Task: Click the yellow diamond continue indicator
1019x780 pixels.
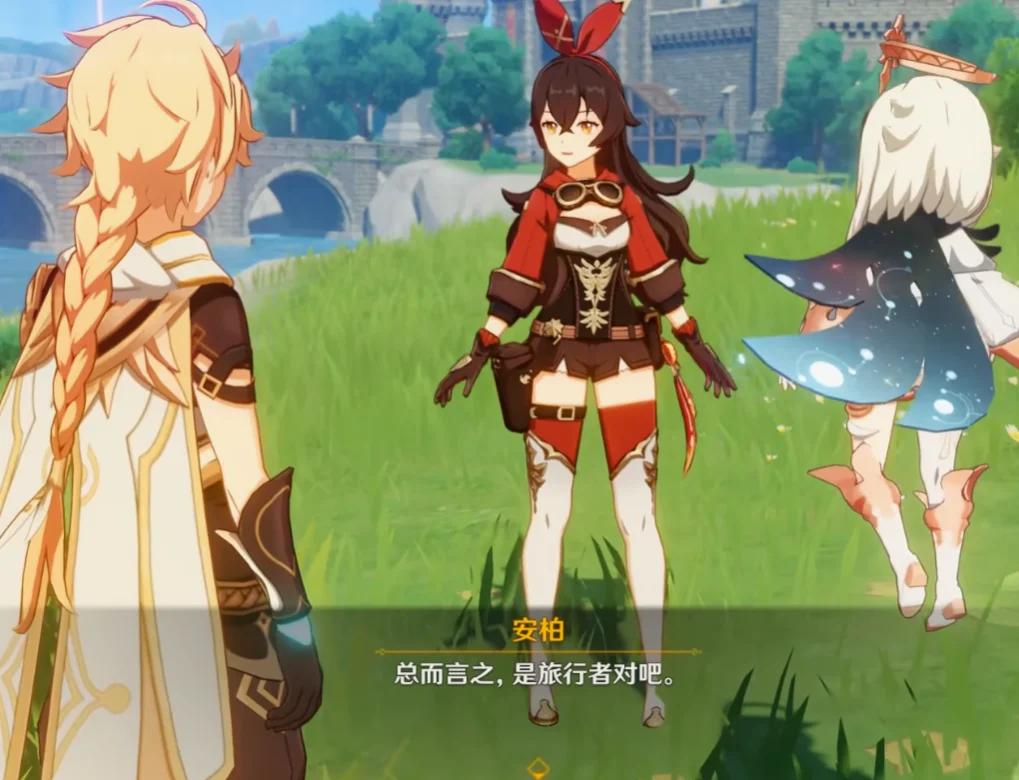Action: tap(538, 768)
